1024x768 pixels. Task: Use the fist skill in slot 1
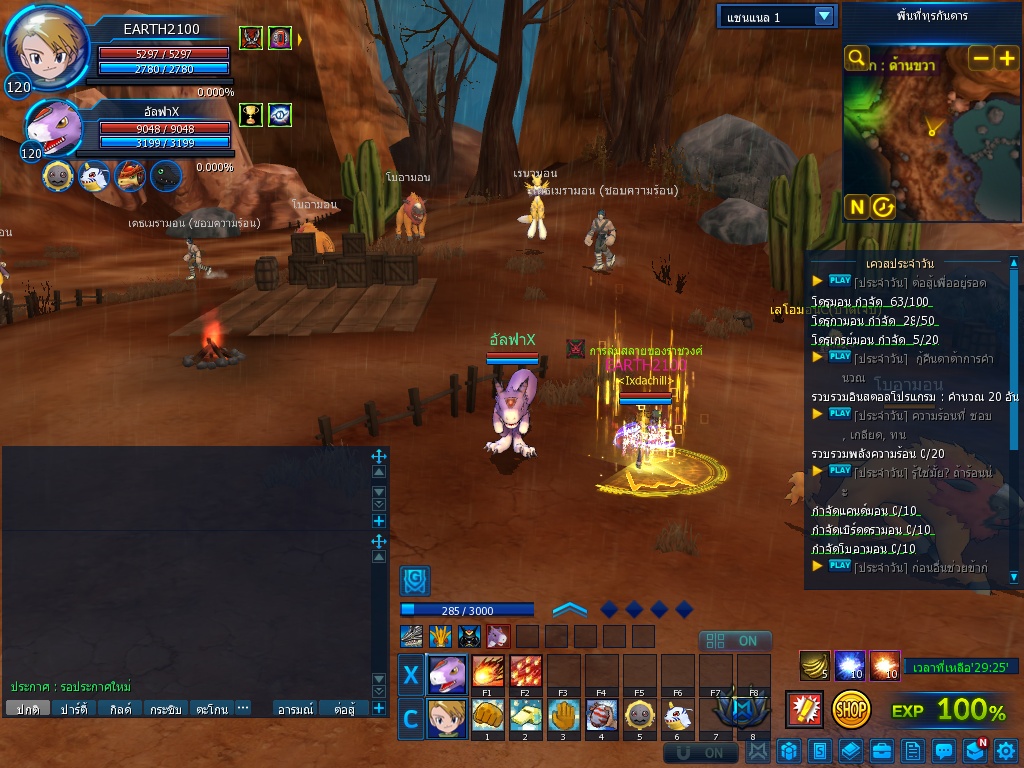click(487, 716)
